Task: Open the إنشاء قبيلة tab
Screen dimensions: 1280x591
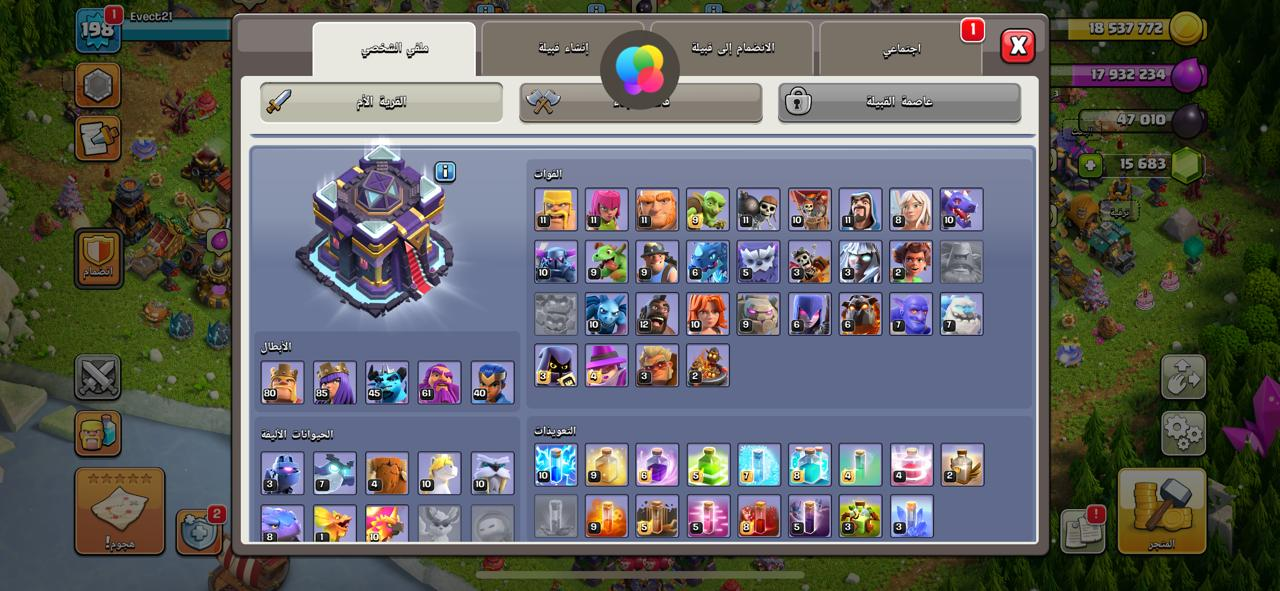Action: (562, 49)
